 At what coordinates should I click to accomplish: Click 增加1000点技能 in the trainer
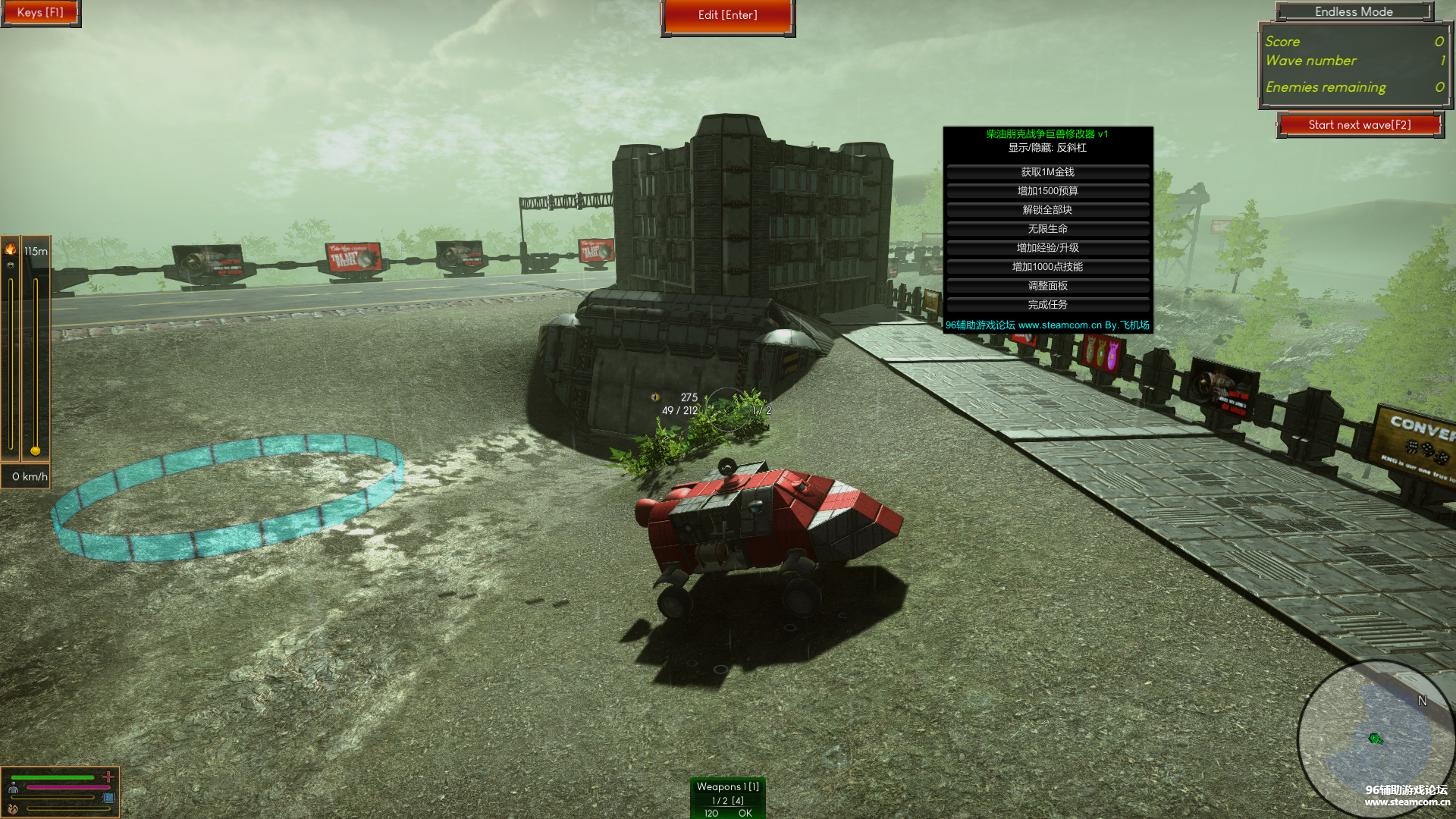tap(1047, 267)
